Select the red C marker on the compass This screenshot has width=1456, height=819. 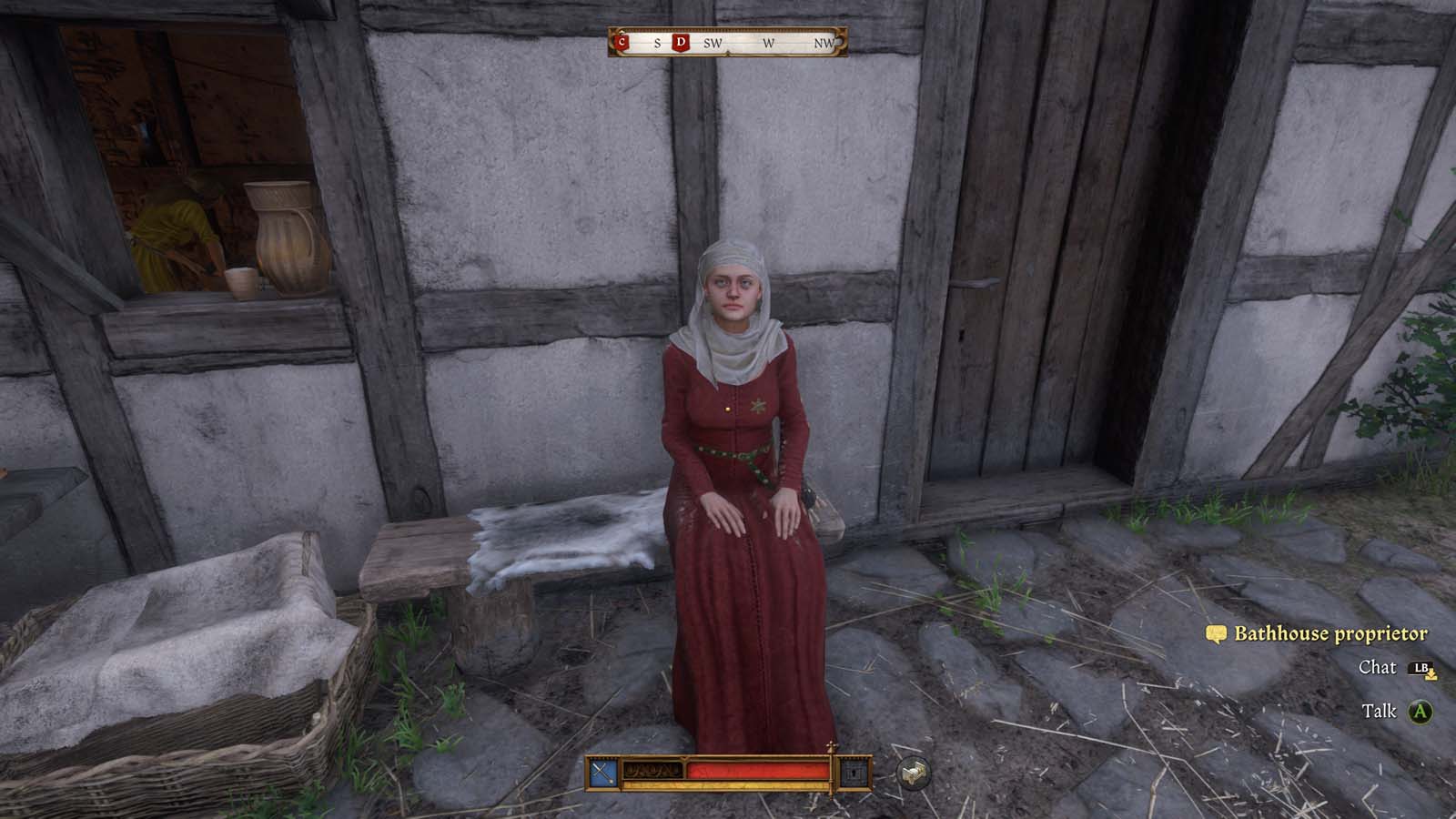point(622,42)
